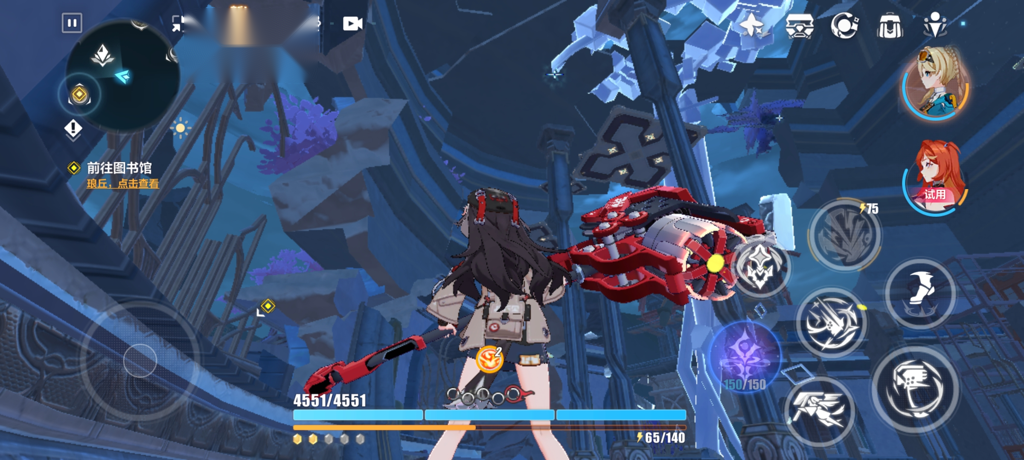
Task: Switch to the red-haired 试用 trial character
Action: point(936,178)
